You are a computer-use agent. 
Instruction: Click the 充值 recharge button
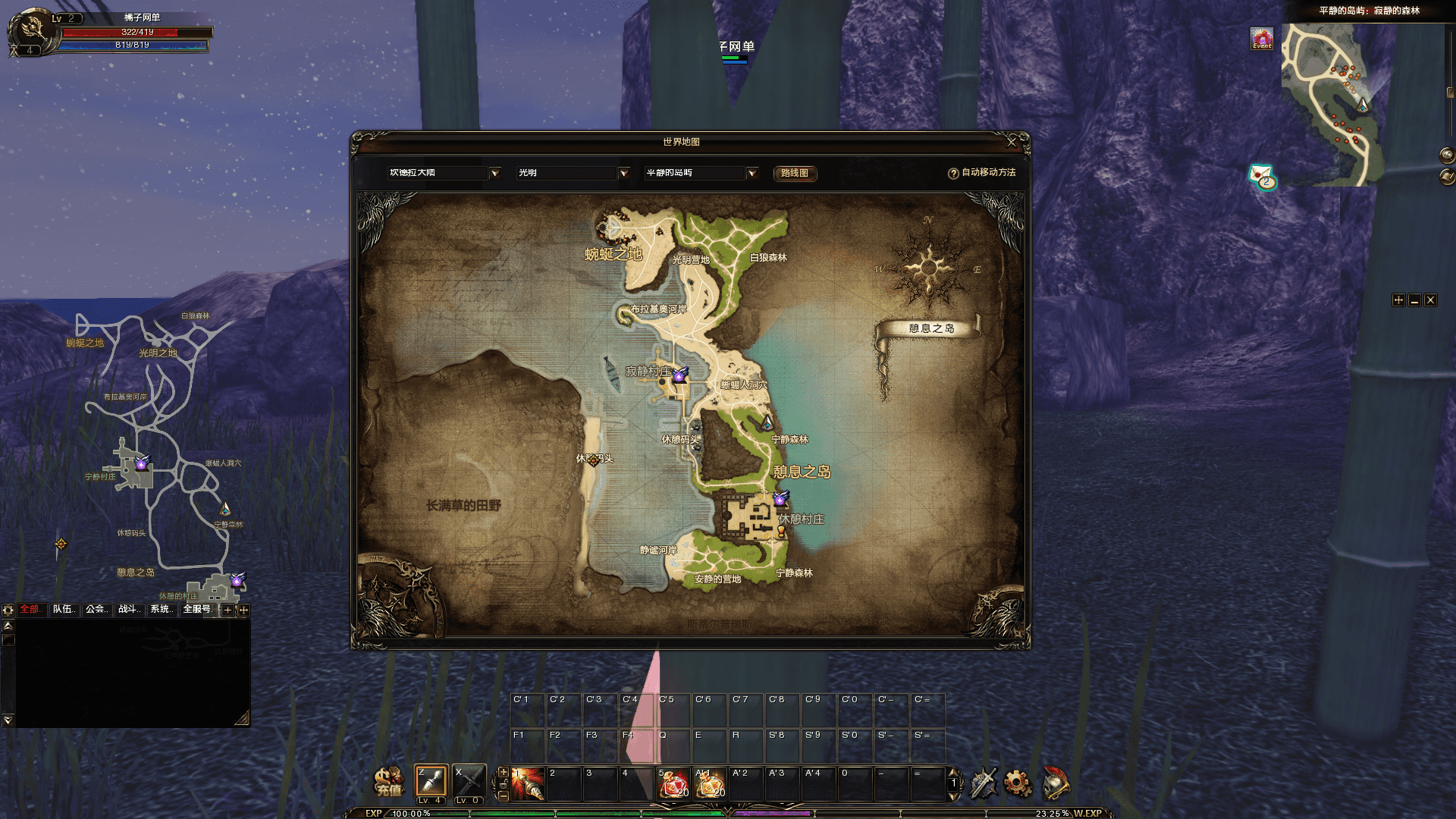pos(389,783)
